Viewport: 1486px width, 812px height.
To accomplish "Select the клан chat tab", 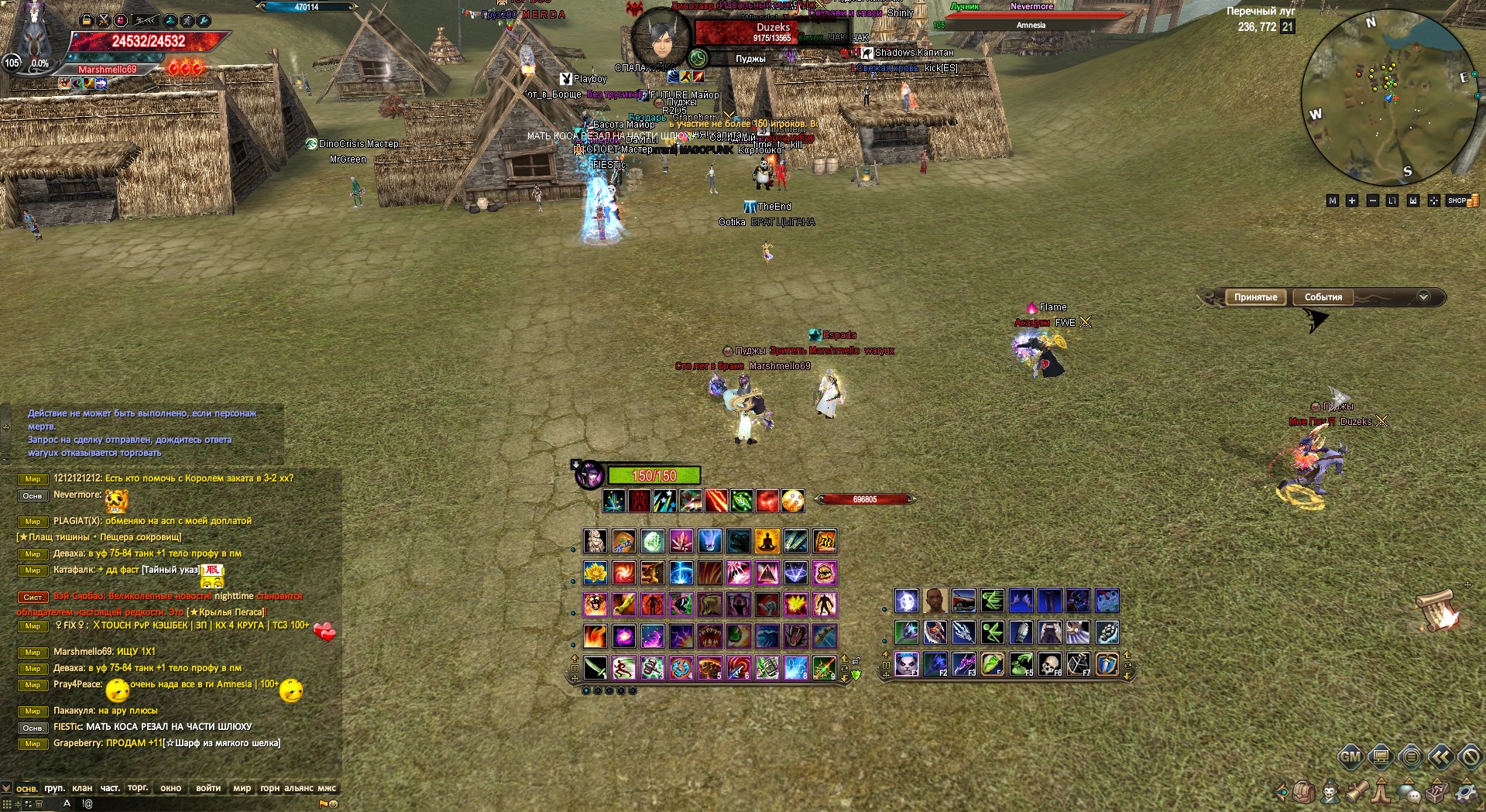I will point(81,788).
